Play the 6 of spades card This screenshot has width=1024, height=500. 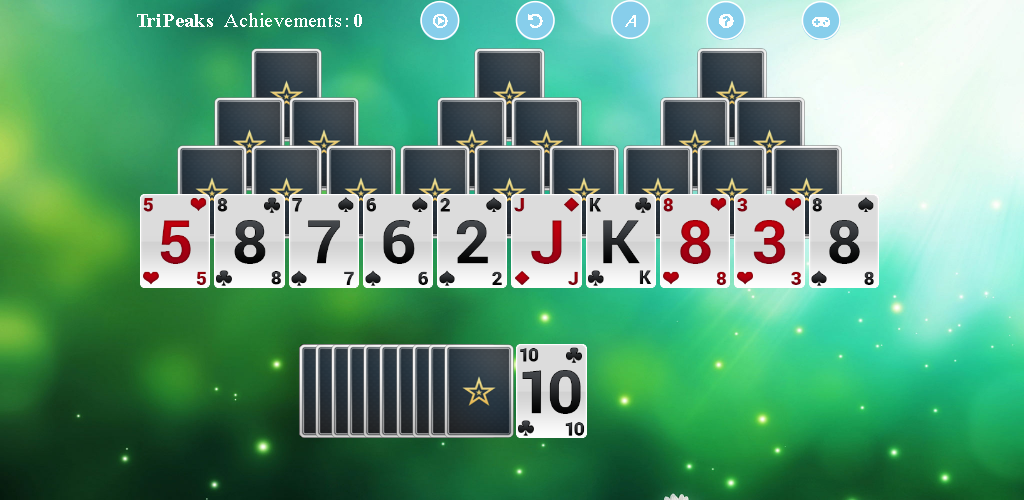click(398, 242)
